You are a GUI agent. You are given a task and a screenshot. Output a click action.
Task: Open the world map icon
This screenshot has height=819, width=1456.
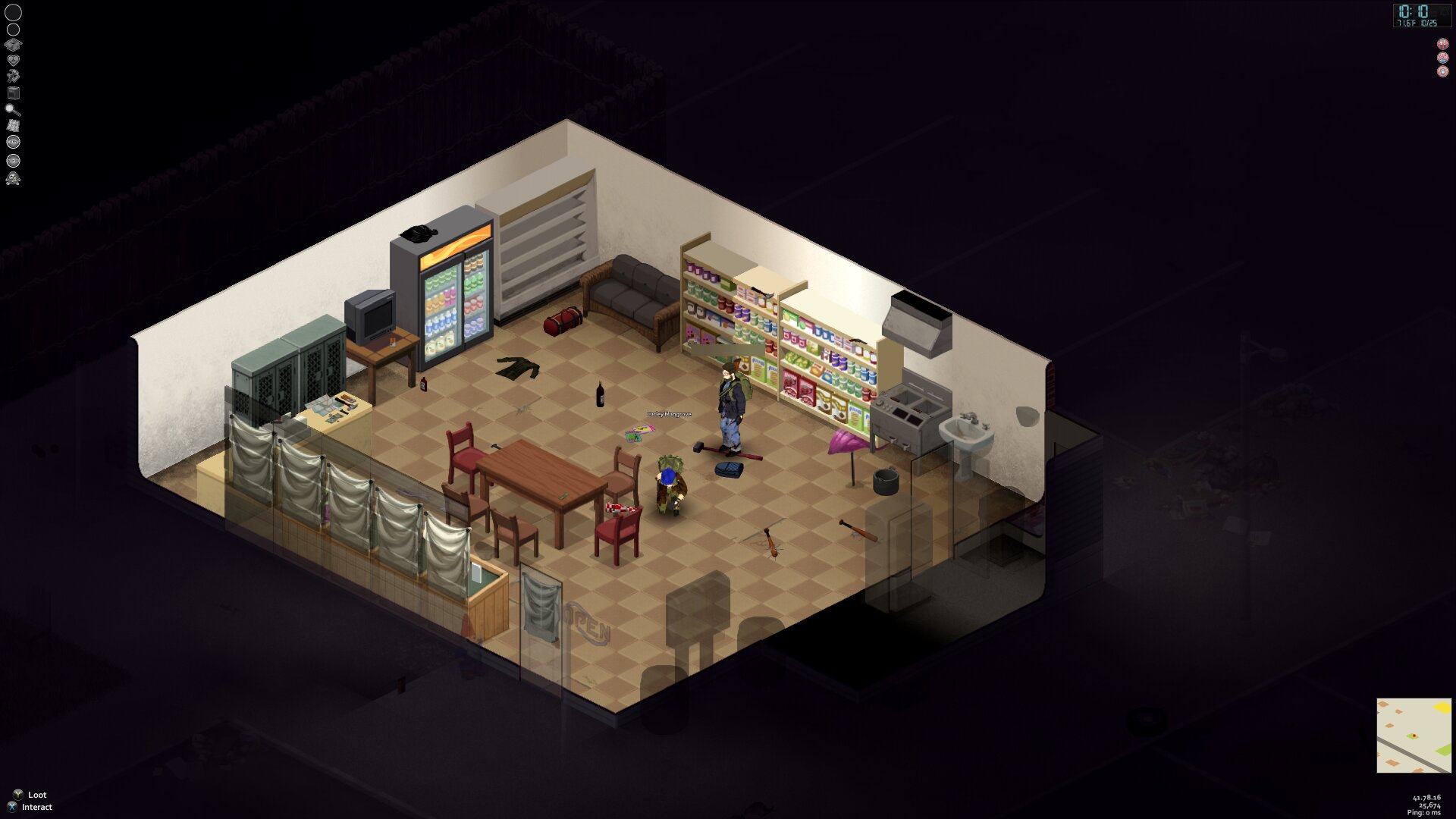point(13,125)
